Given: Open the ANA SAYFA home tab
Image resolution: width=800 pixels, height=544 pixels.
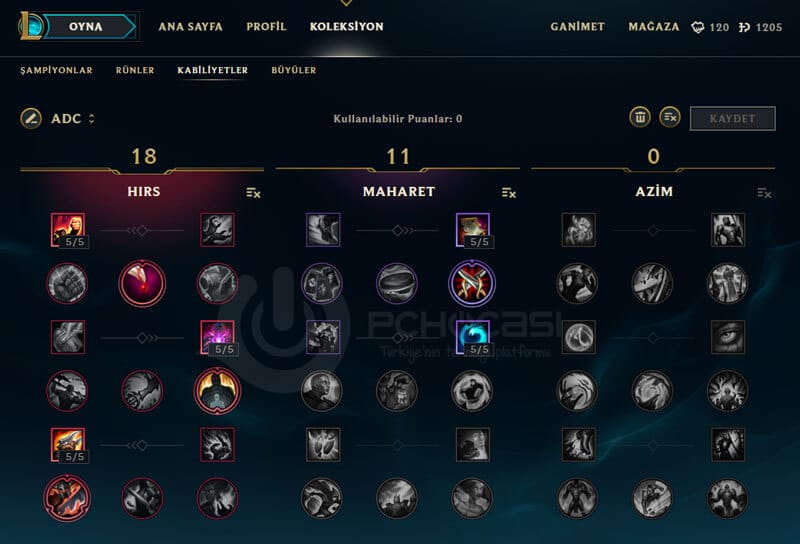Looking at the screenshot, I should pos(190,27).
